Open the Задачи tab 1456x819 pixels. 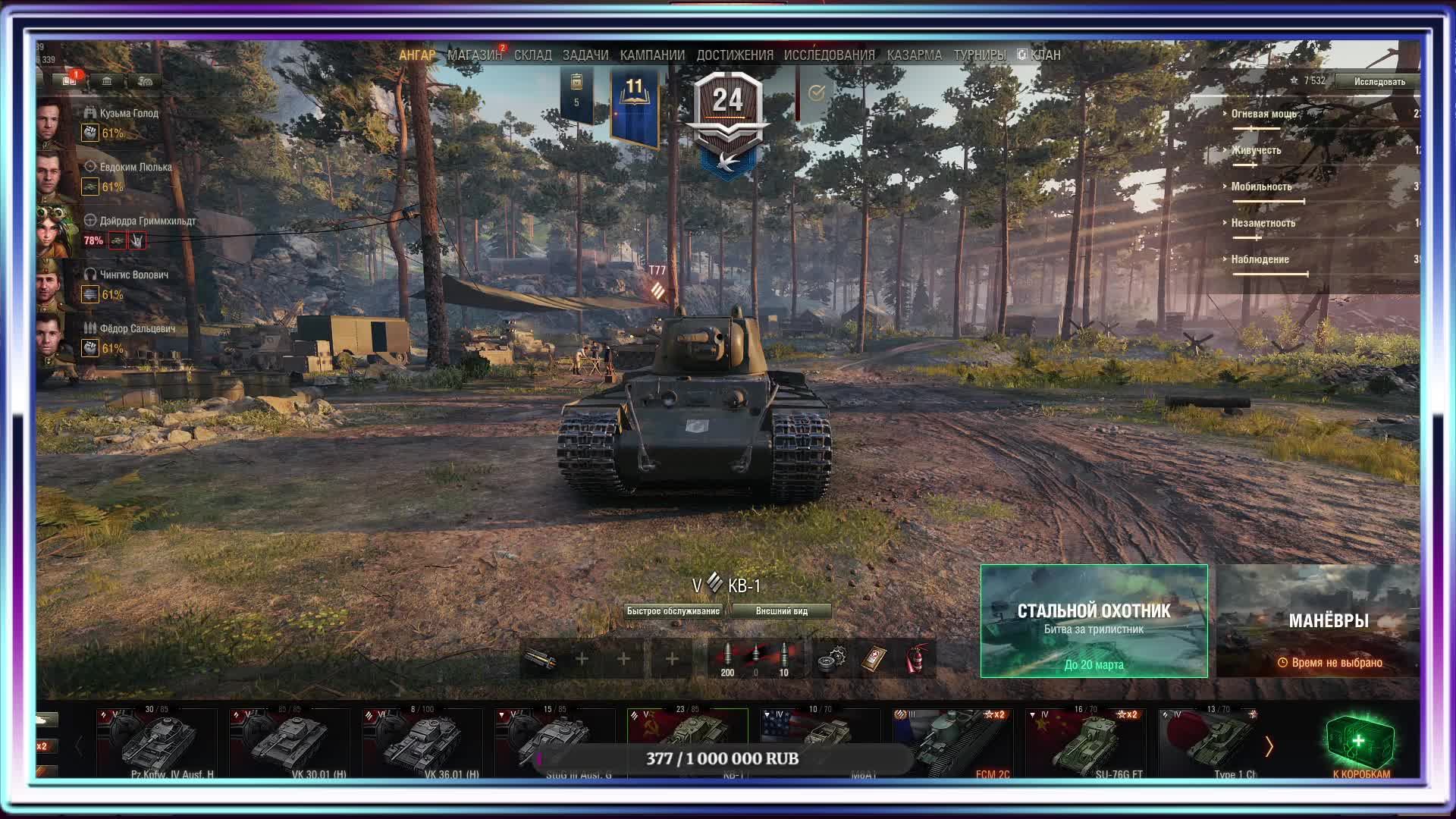click(x=585, y=55)
